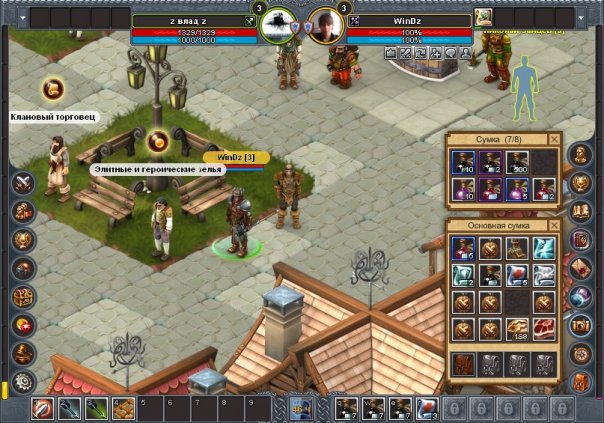Open the compass icon on right sidebar

click(x=582, y=354)
